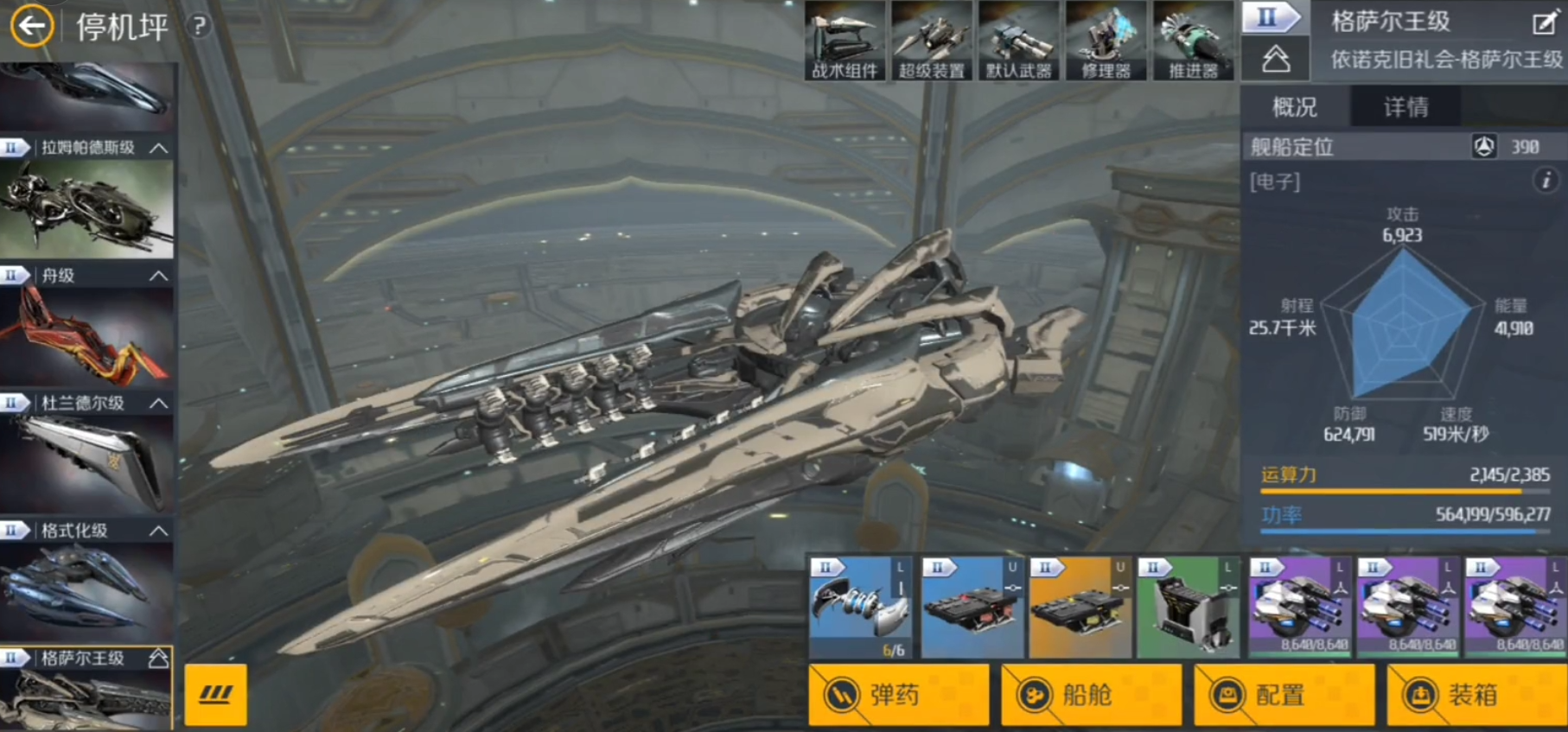Switch to the 详情 tab

(1405, 107)
